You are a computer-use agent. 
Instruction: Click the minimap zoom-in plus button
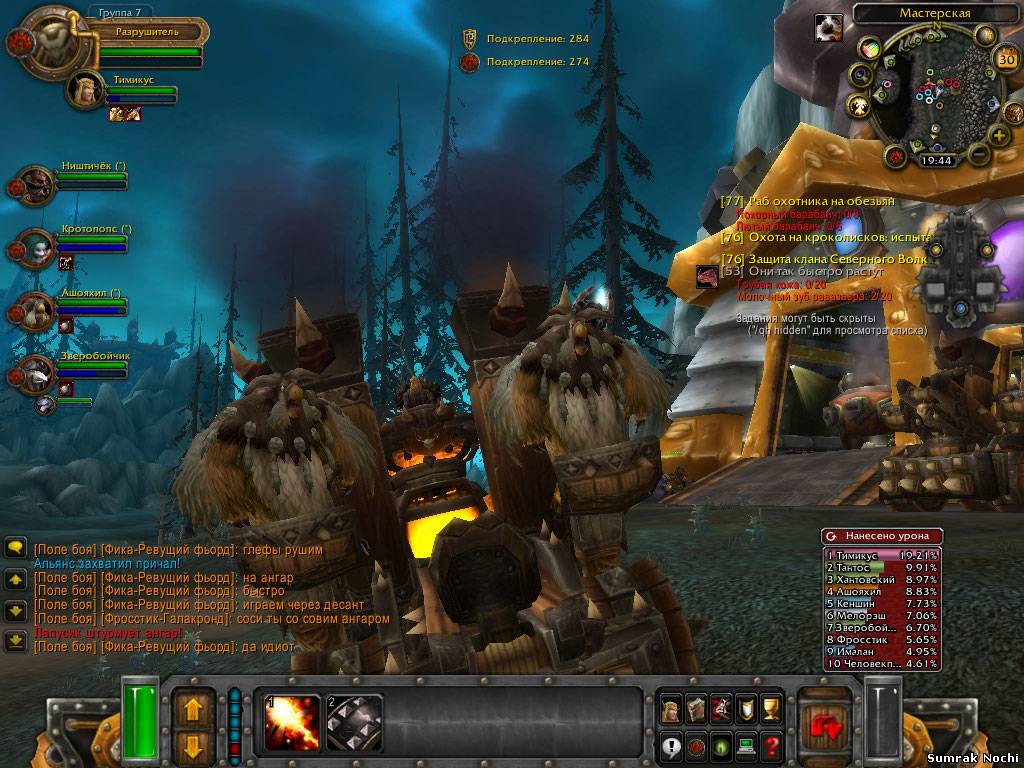coord(997,136)
